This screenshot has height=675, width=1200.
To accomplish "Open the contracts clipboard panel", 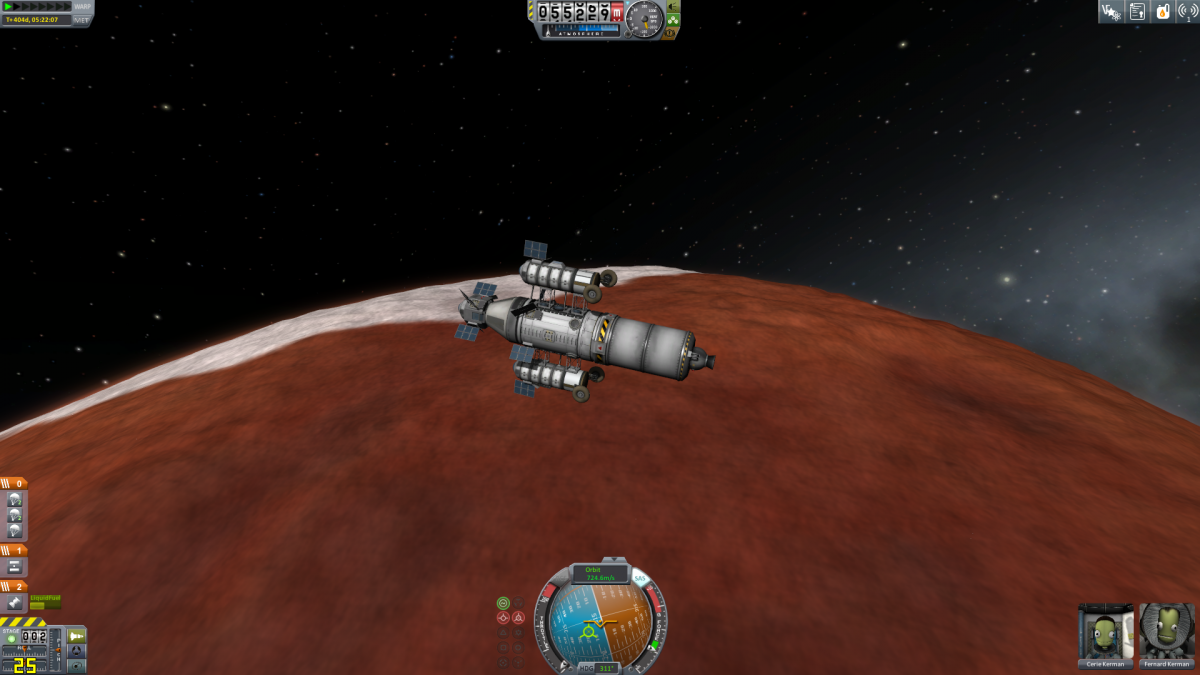I will [1137, 12].
